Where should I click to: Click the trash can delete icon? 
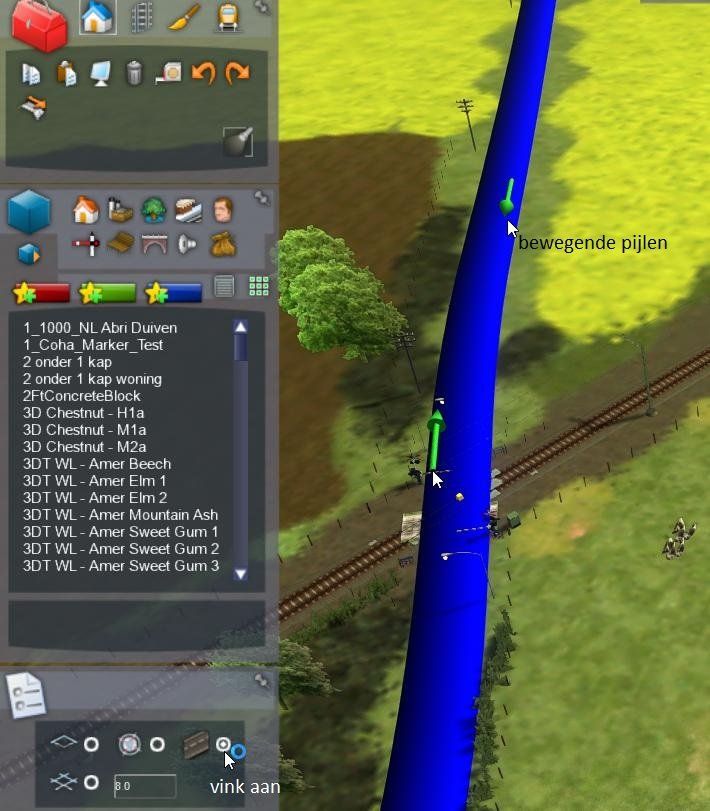click(134, 73)
